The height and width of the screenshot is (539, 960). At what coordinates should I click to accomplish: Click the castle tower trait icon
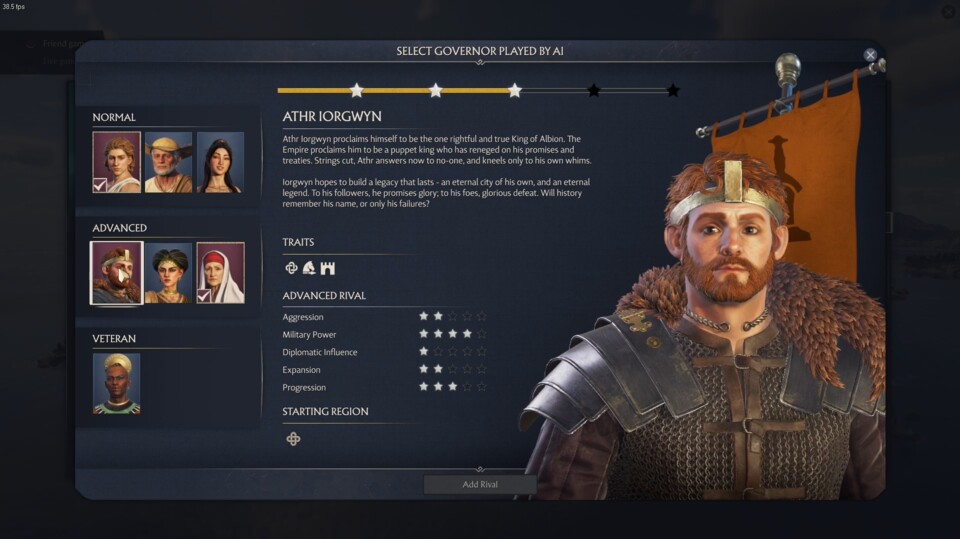click(x=327, y=268)
